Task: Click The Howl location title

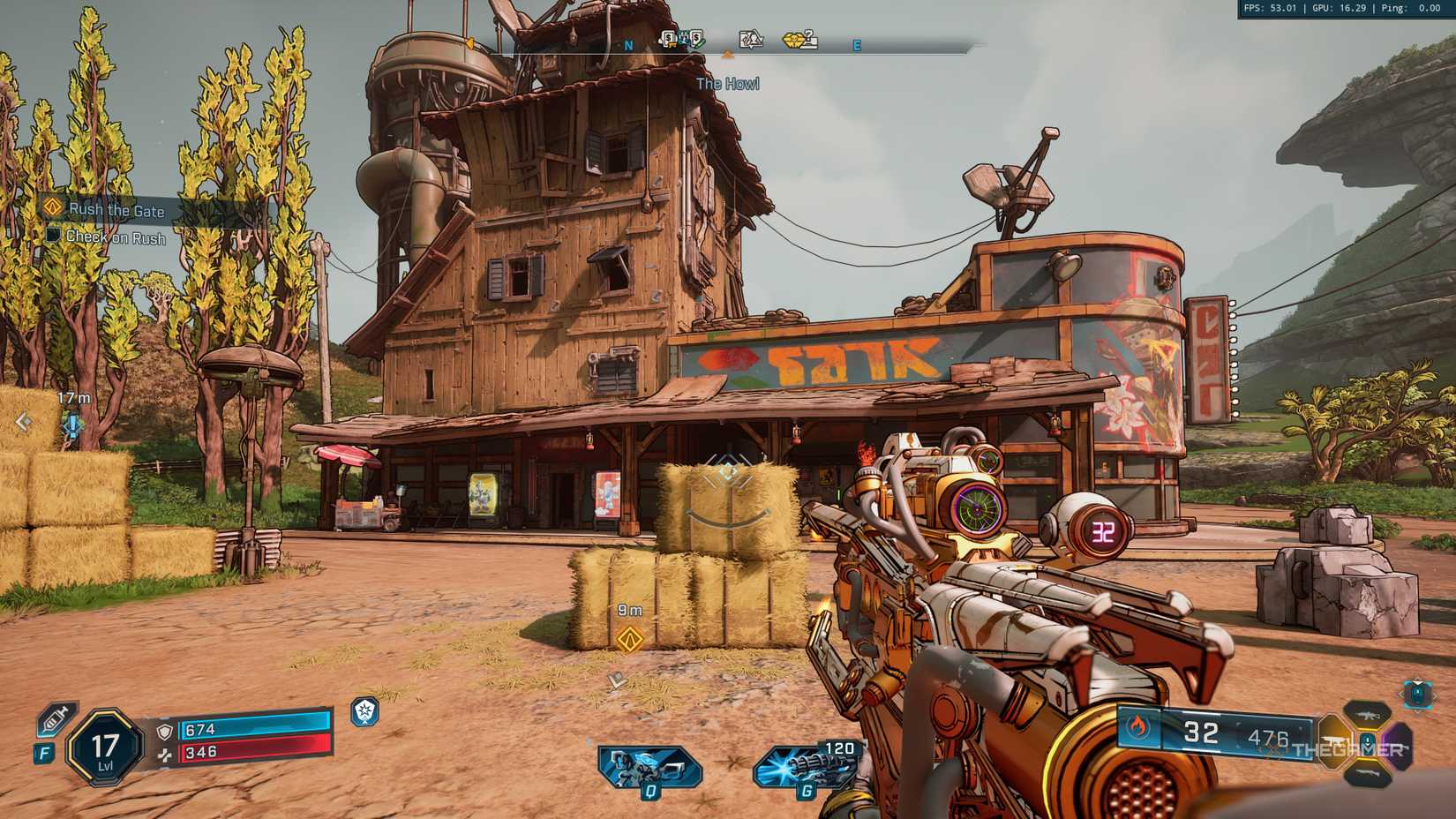Action: [x=729, y=84]
